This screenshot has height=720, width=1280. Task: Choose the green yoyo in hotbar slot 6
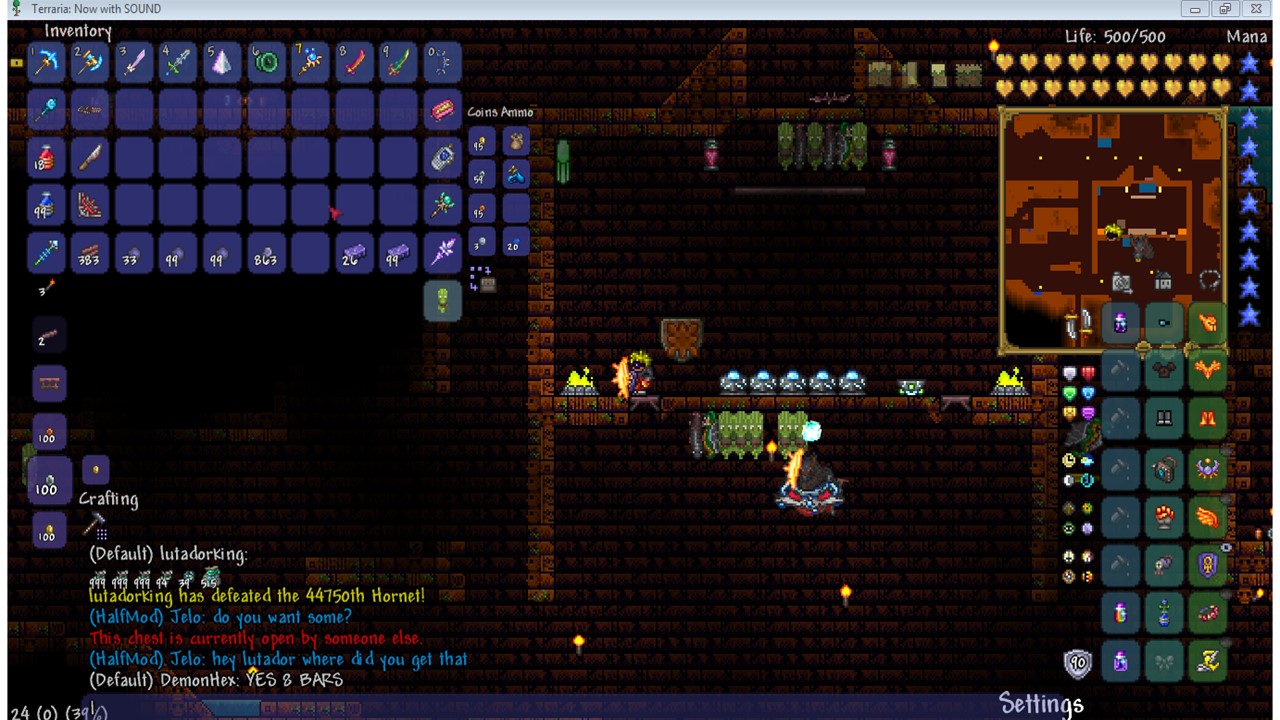click(266, 62)
